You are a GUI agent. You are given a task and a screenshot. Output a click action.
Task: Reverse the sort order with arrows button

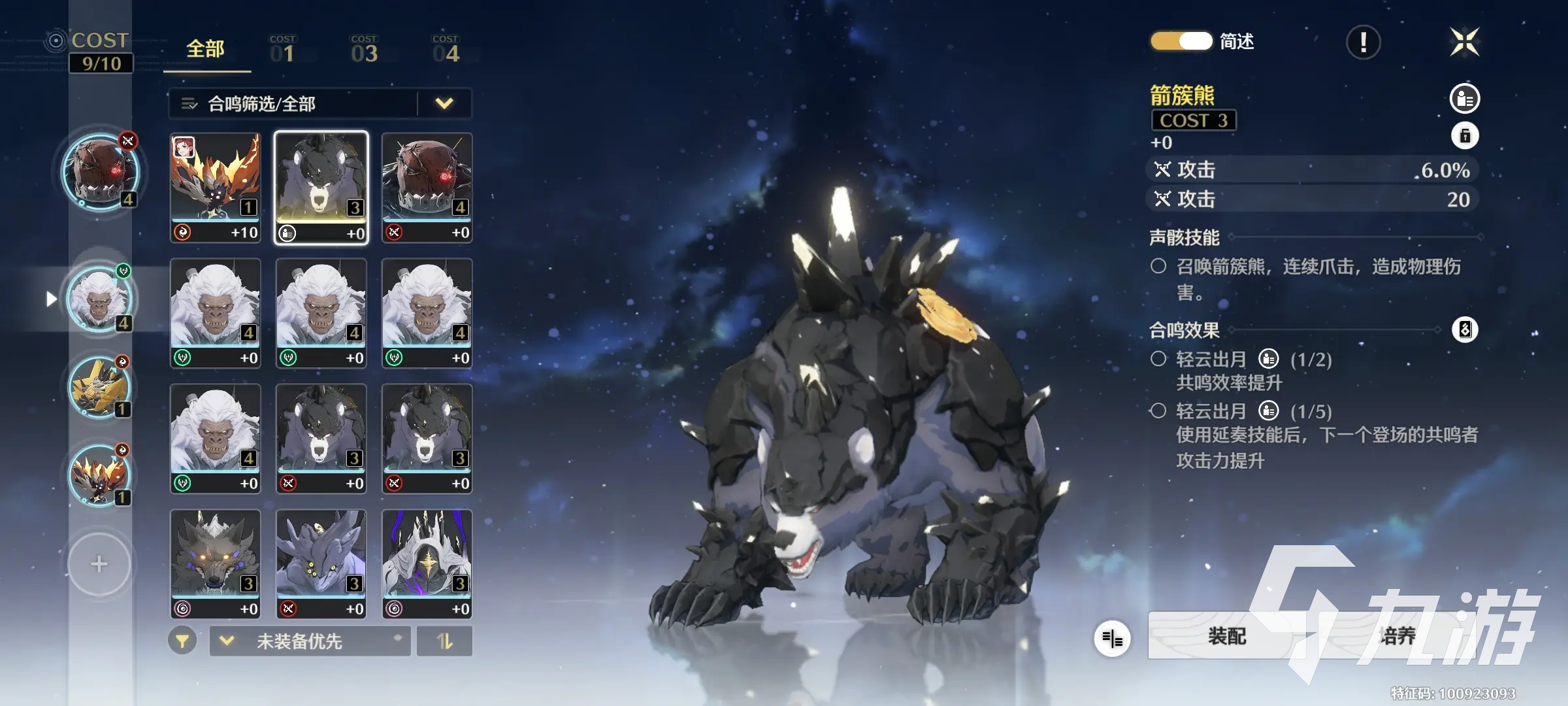pos(445,641)
